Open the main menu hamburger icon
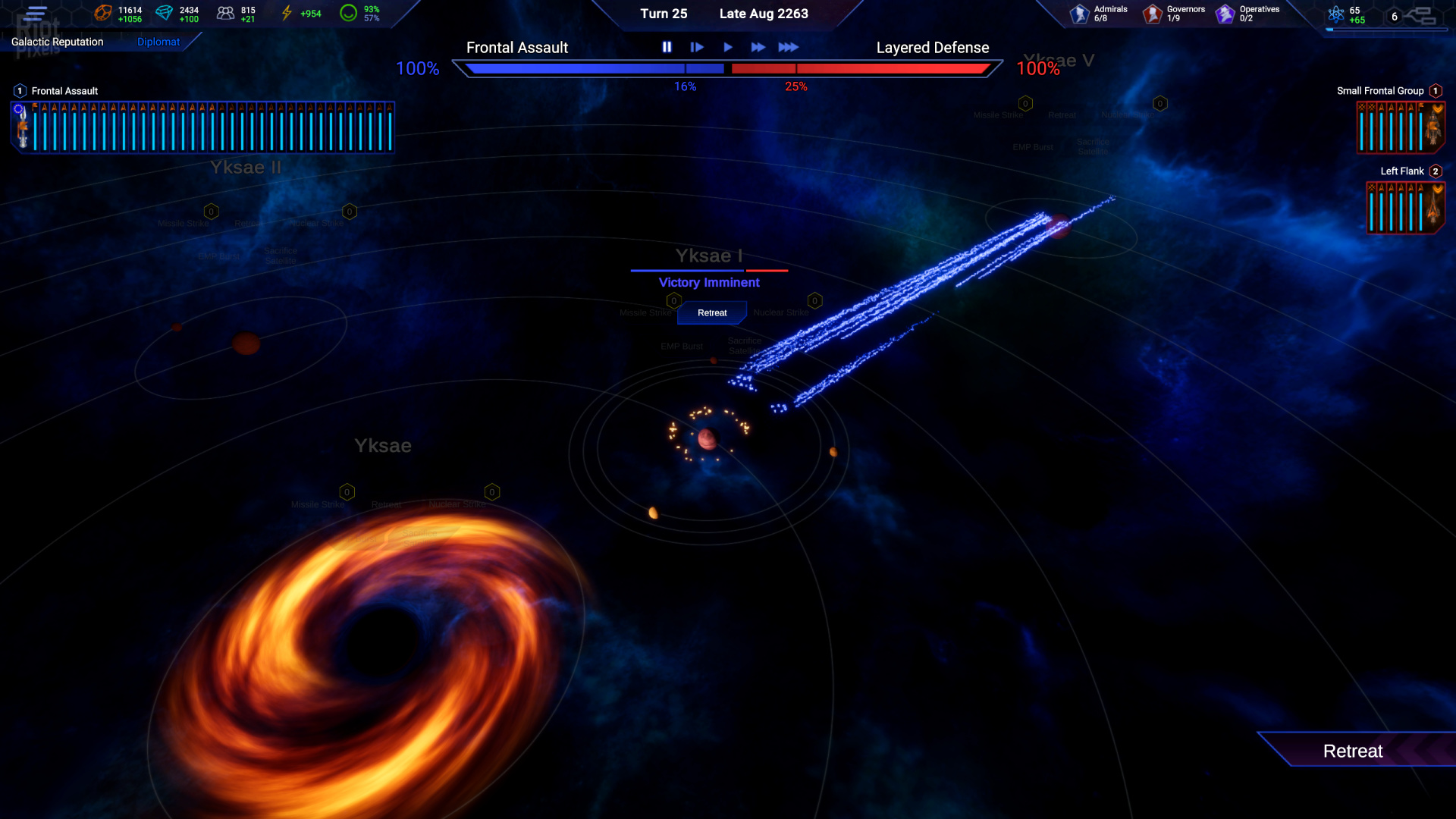 (x=36, y=13)
